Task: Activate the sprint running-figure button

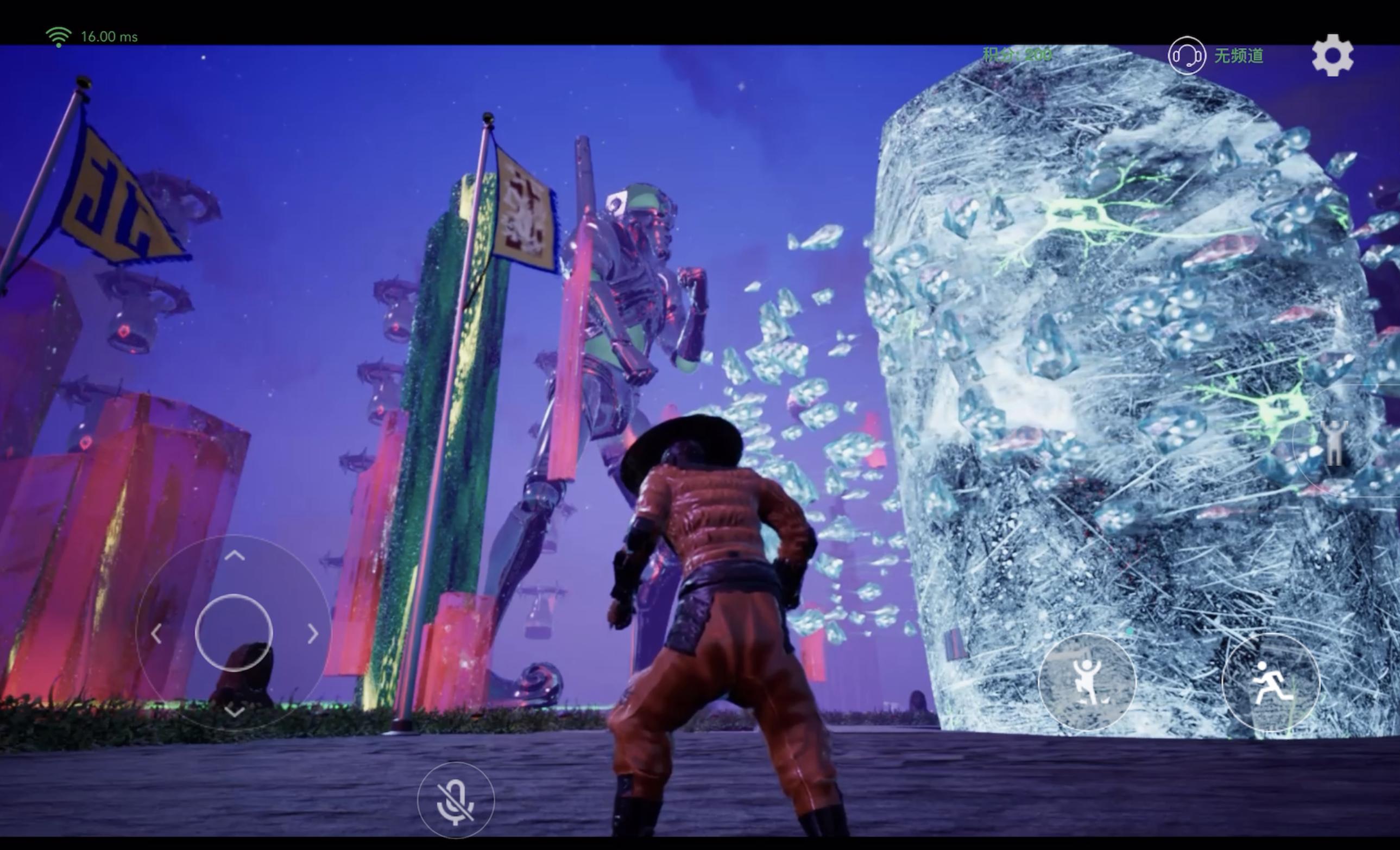Action: point(1270,681)
